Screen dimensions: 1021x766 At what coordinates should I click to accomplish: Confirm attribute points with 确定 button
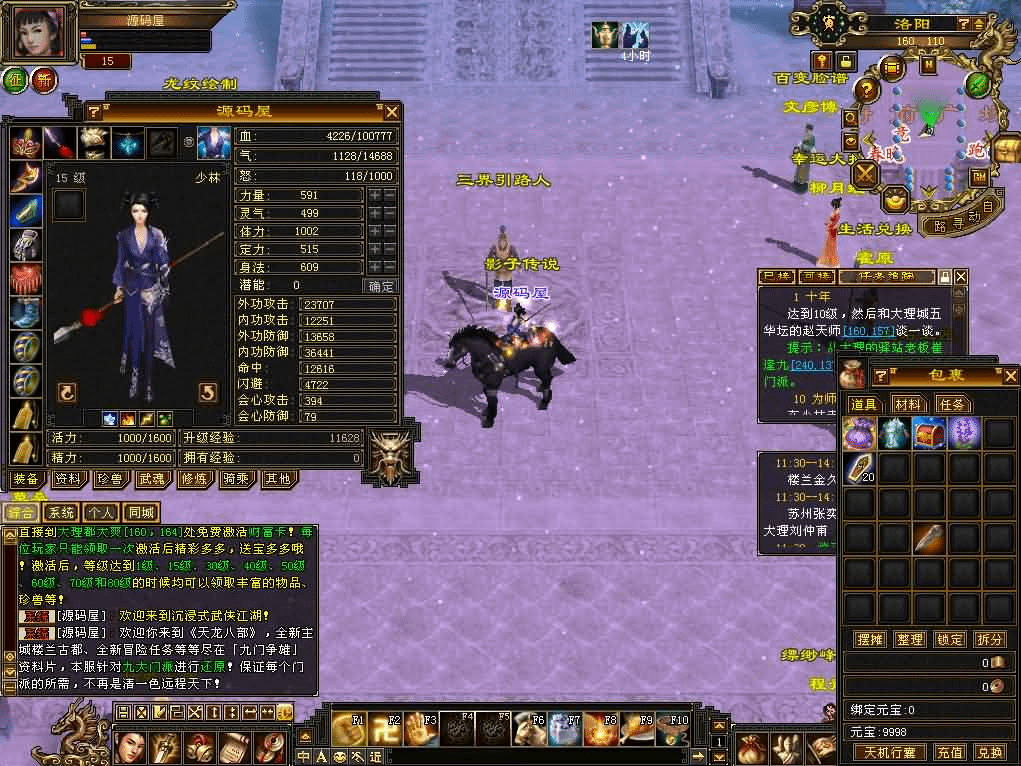(381, 286)
